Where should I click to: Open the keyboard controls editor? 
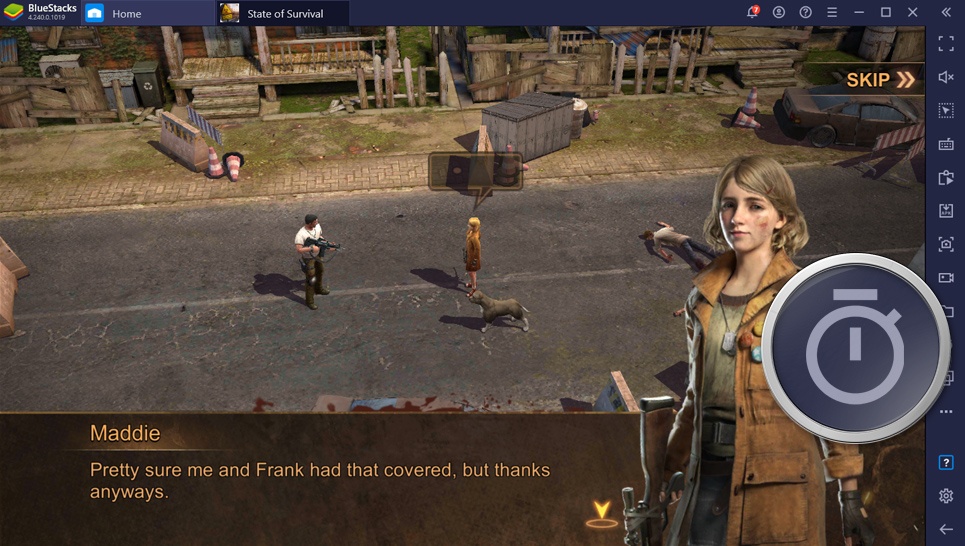click(945, 144)
